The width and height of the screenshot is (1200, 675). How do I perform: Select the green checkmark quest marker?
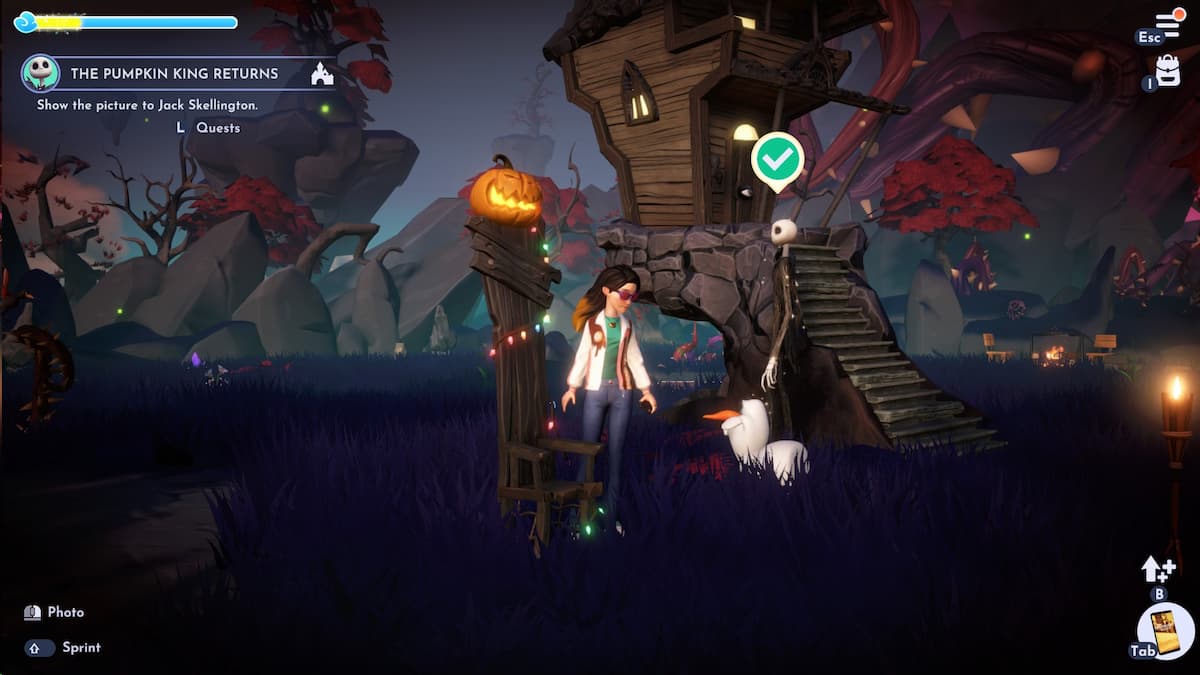pos(778,158)
